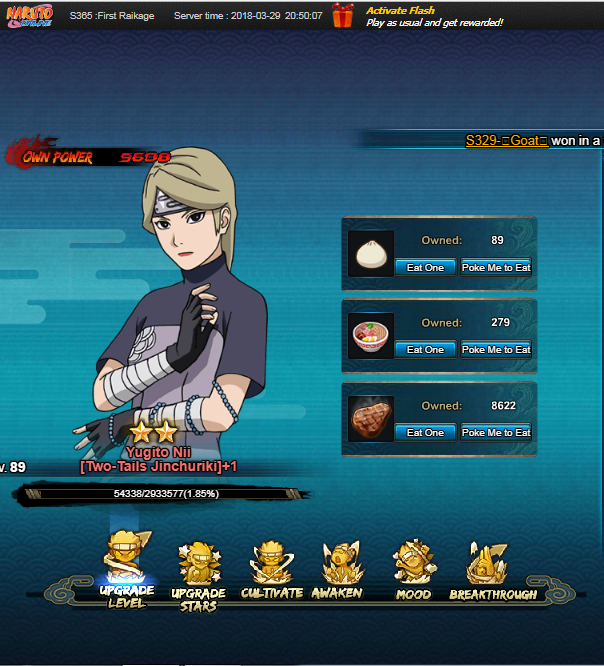Choose Poke Me to Eat for grilled steak

496,433
